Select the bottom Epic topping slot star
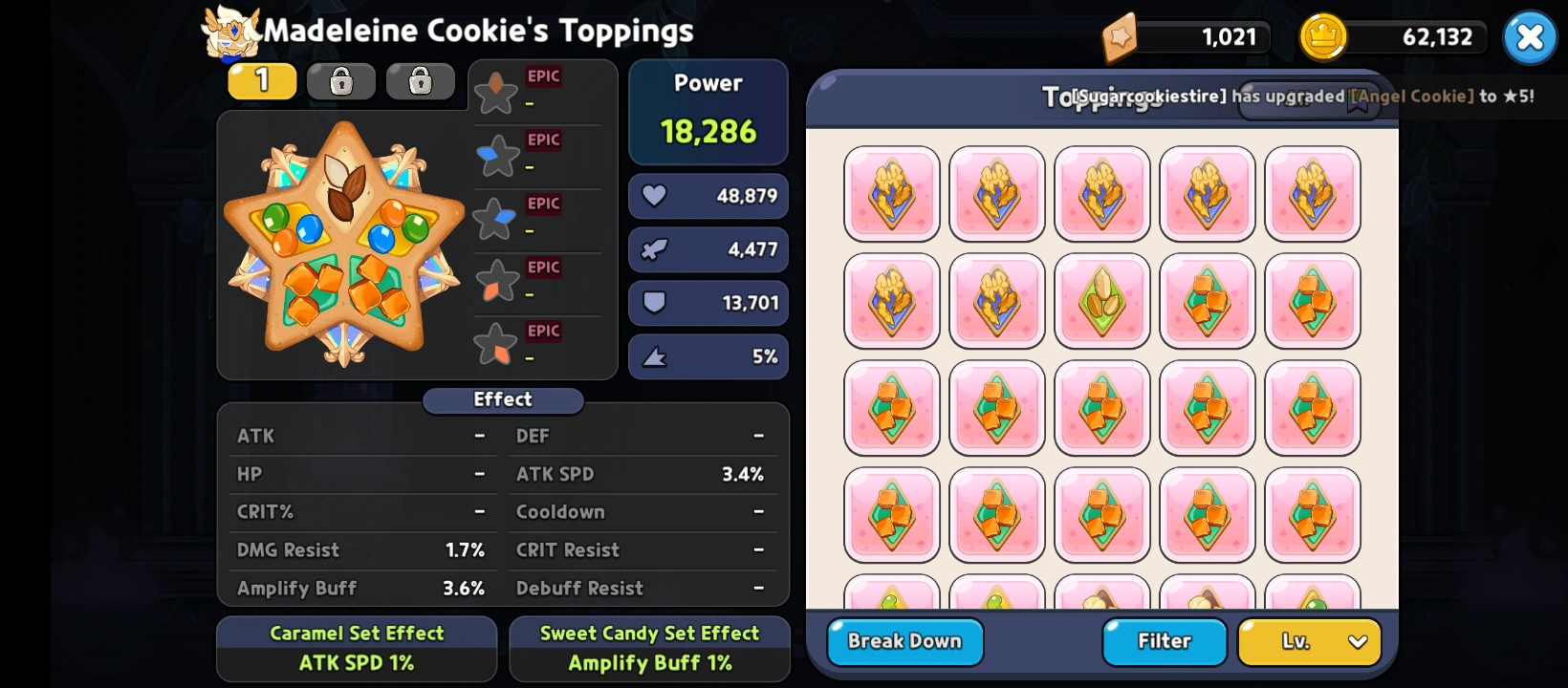This screenshot has width=1568, height=688. [x=495, y=345]
